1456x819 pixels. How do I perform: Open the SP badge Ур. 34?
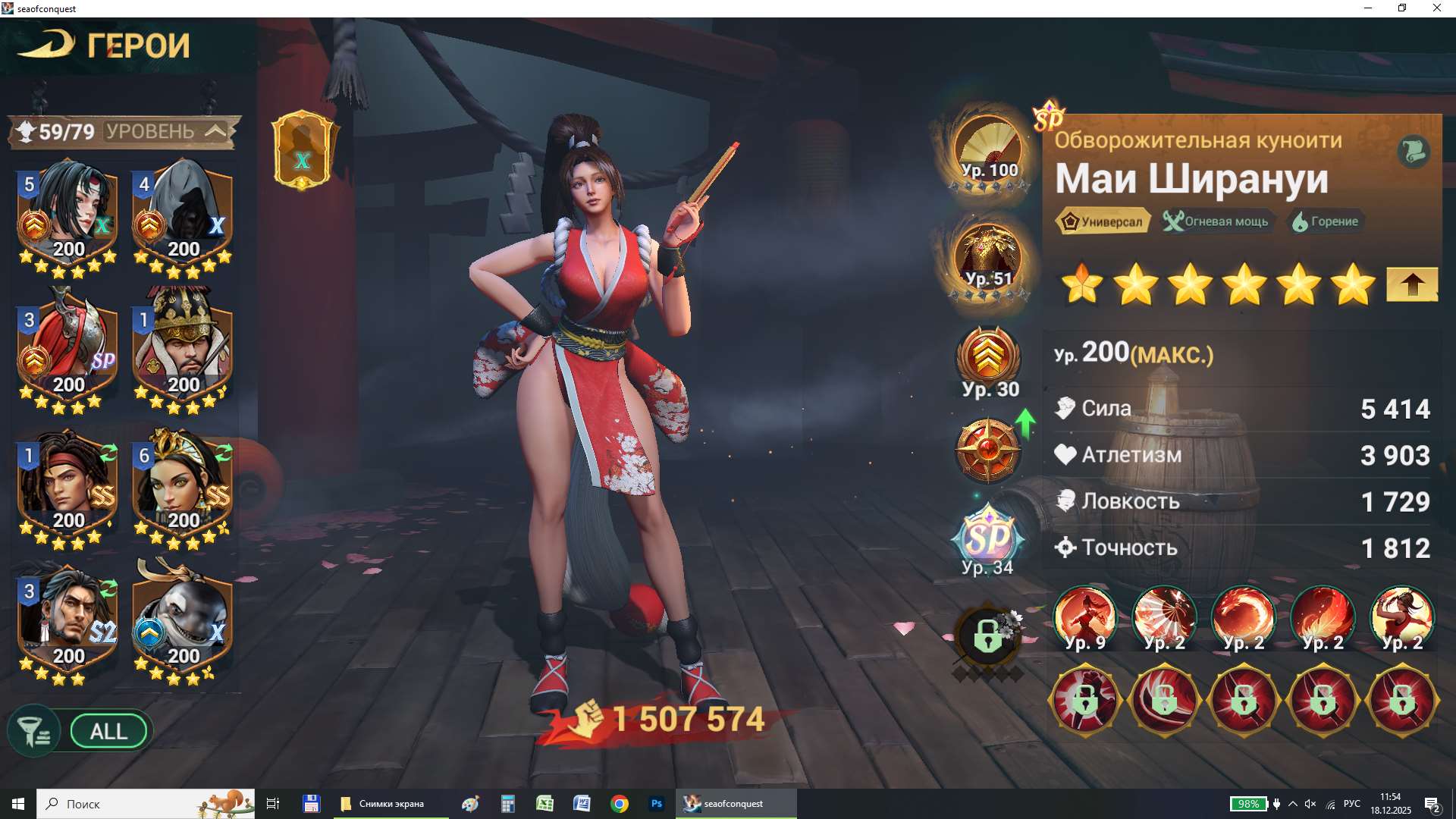point(988,540)
